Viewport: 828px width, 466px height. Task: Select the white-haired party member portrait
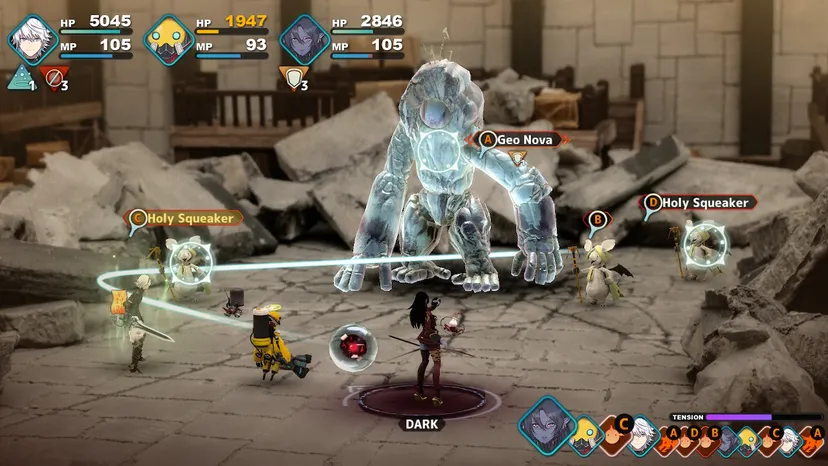tap(31, 39)
